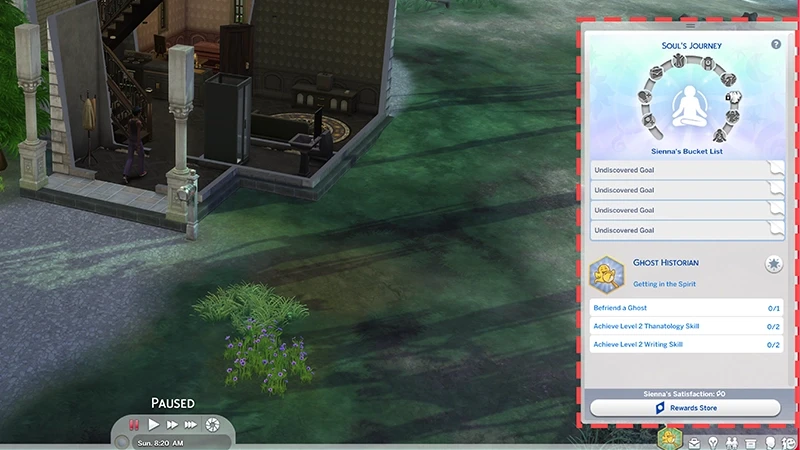
Task: Click the star icon beside Ghost Historian
Action: coord(773,264)
